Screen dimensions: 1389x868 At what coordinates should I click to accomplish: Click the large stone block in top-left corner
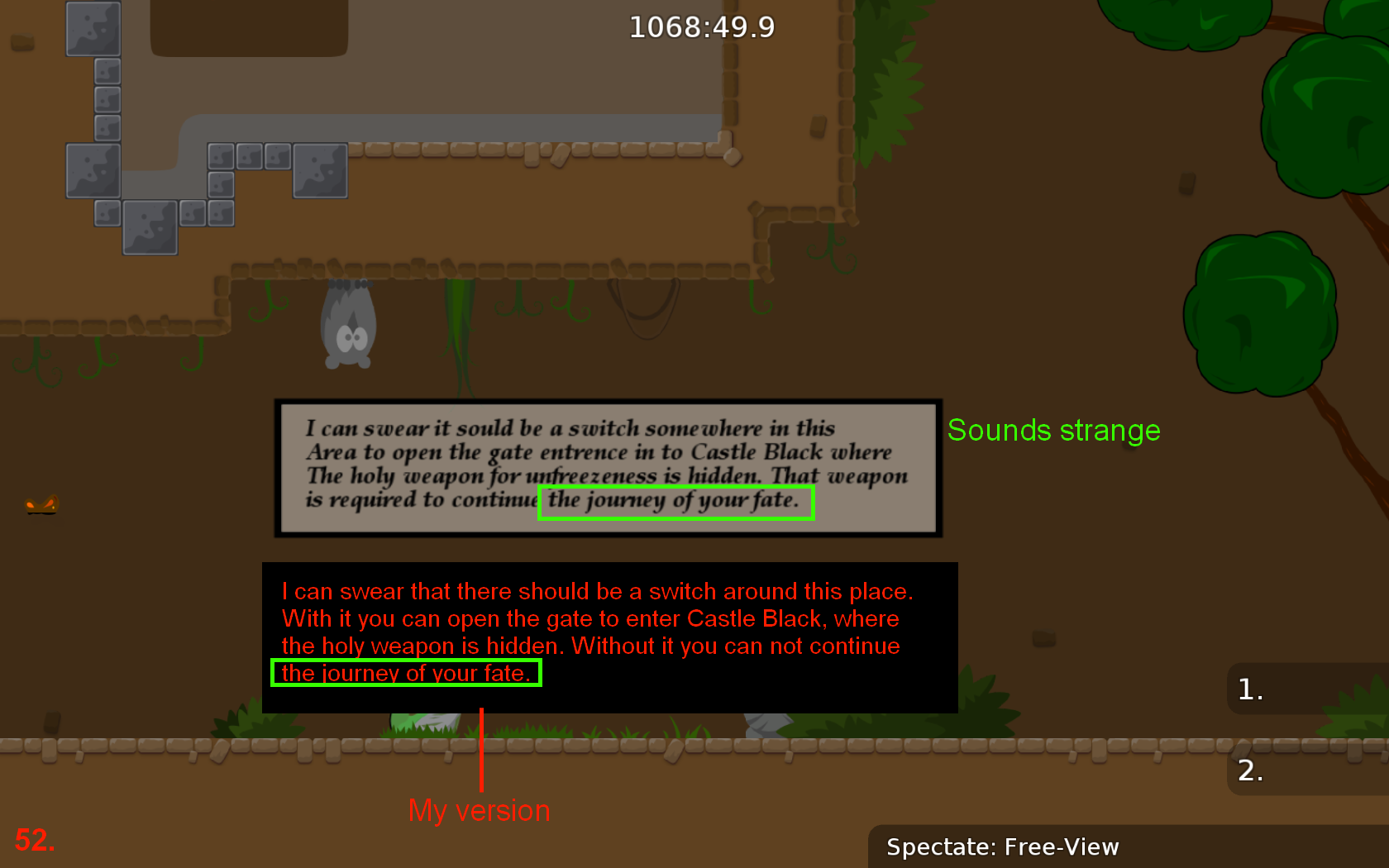93,27
